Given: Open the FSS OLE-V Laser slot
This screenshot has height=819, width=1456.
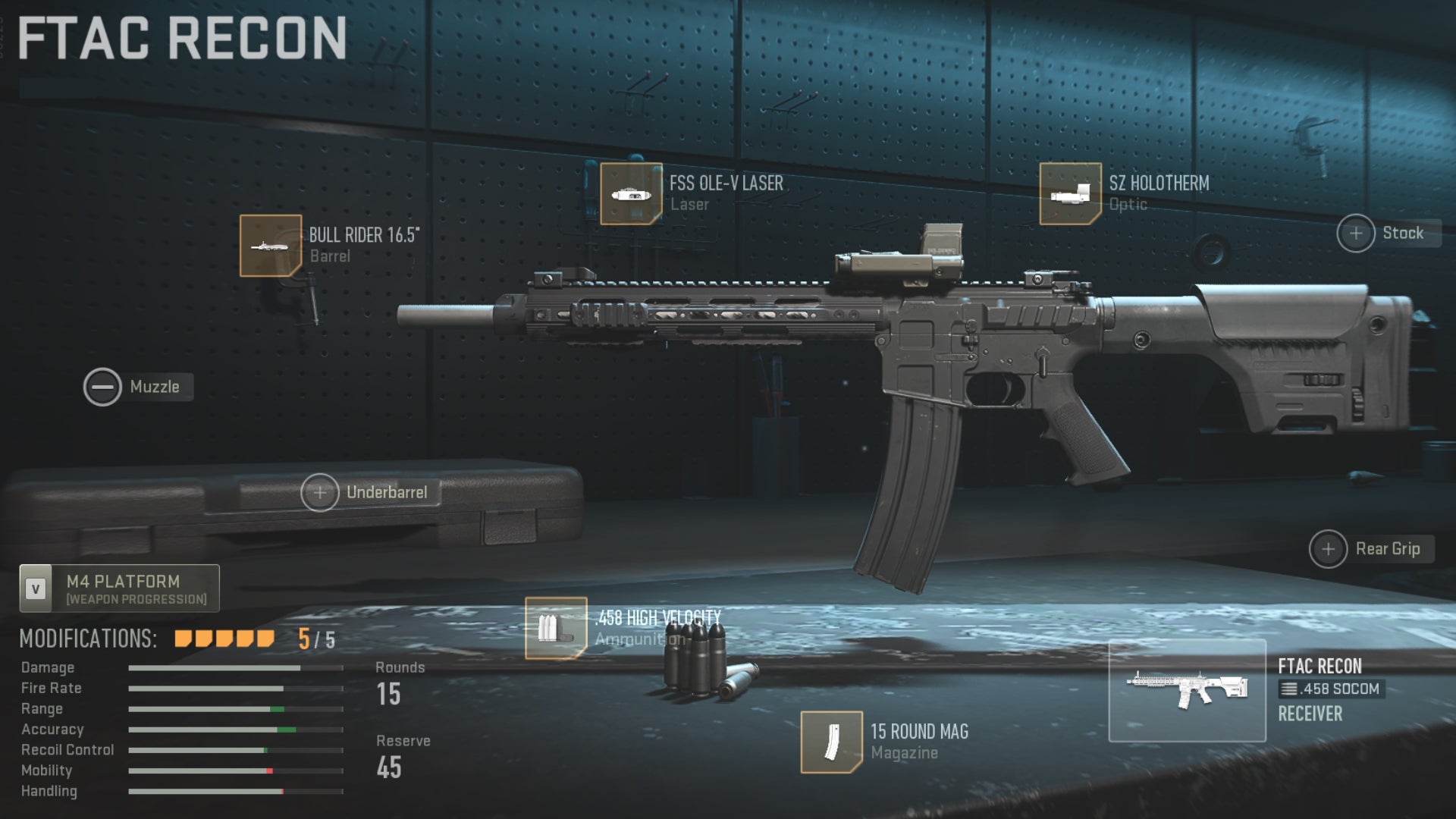Looking at the screenshot, I should coord(632,193).
